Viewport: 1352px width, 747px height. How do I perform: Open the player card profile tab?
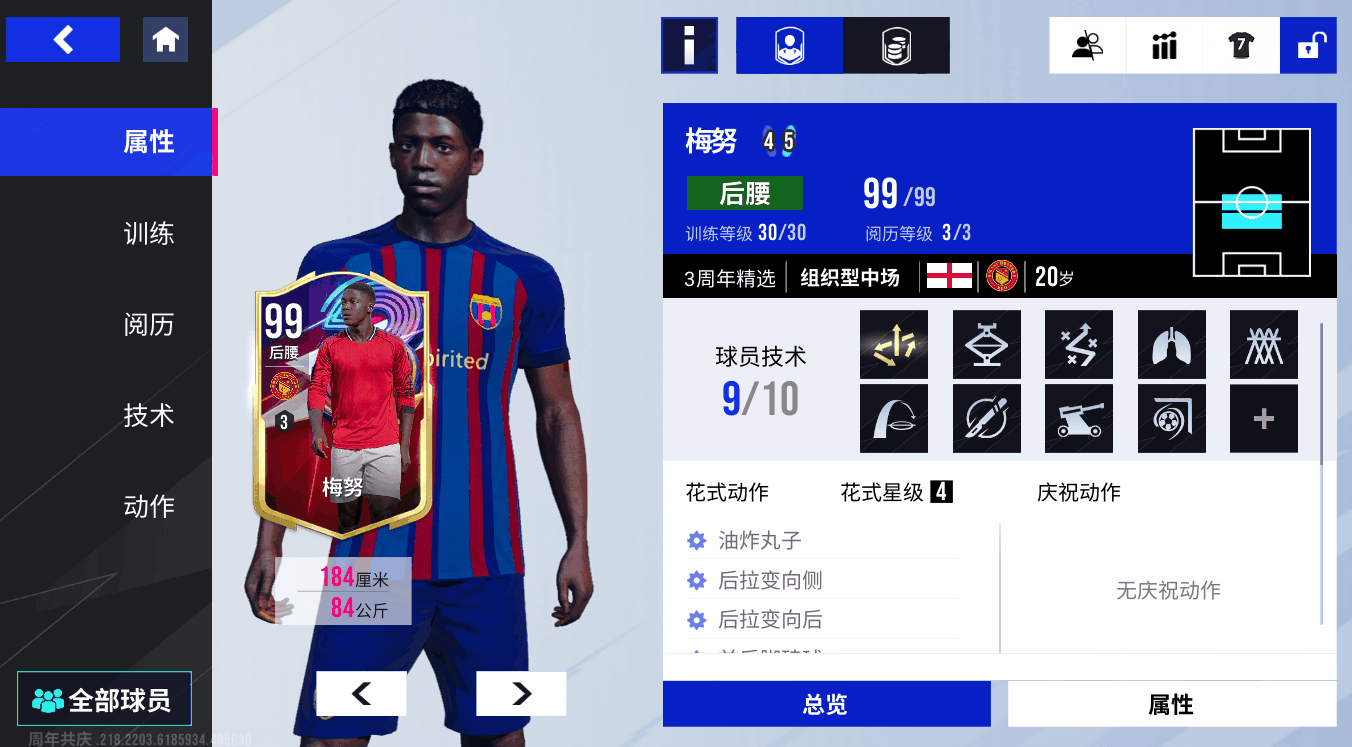789,46
